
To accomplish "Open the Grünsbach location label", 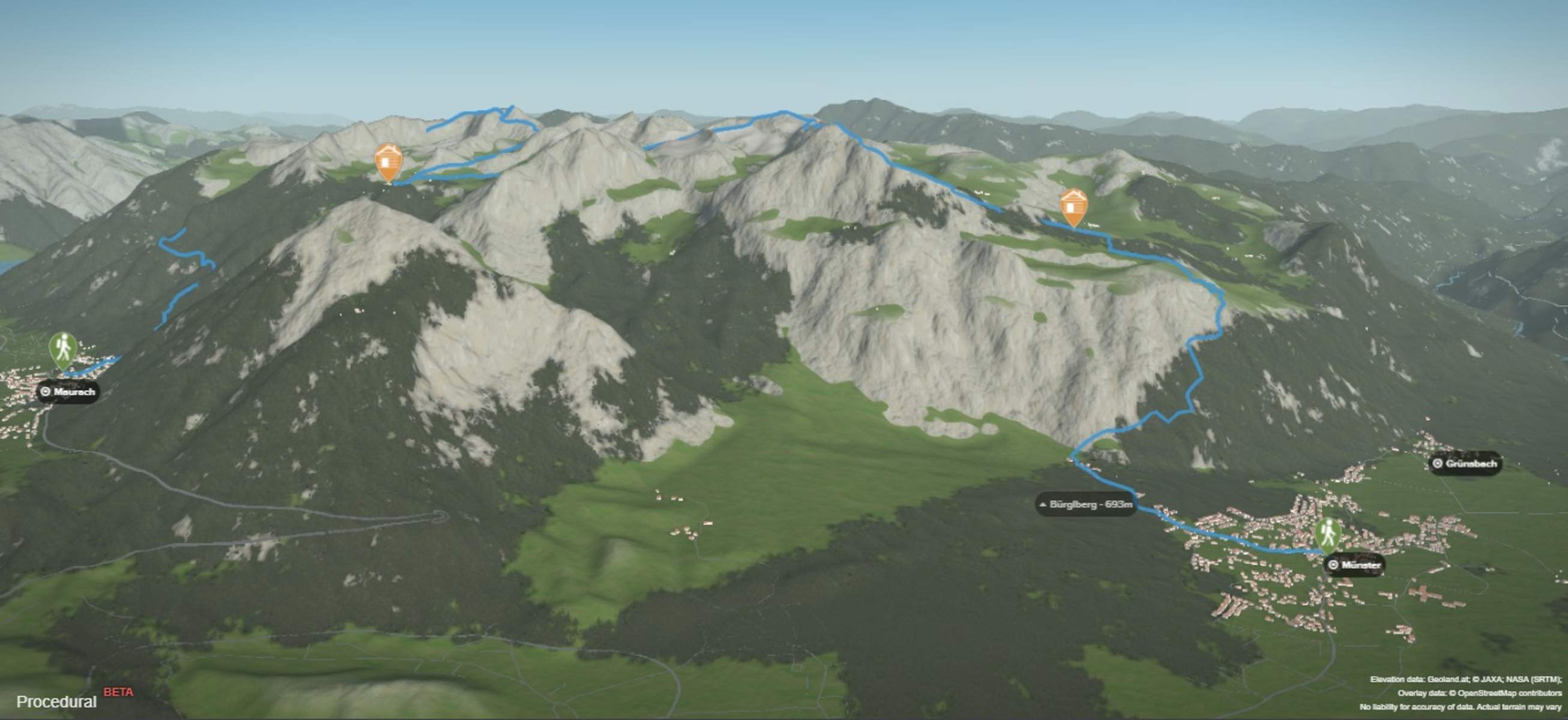I will 1464,464.
